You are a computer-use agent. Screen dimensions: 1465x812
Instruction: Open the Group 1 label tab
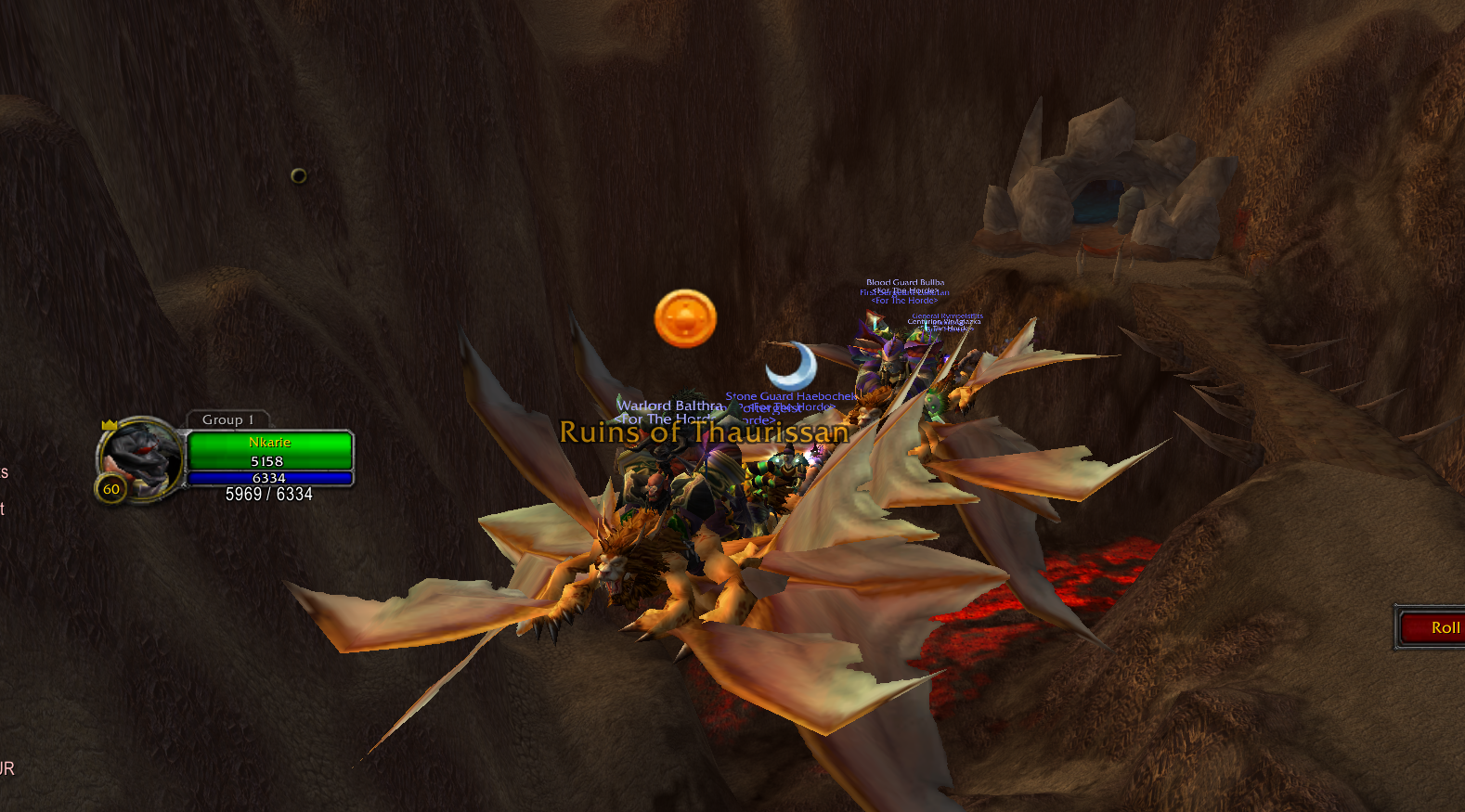pos(227,419)
